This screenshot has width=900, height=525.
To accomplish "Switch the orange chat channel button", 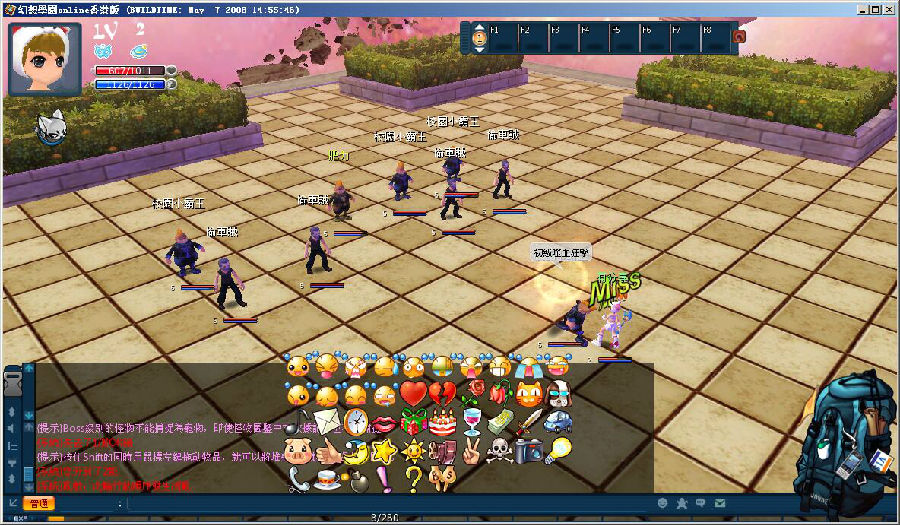I will click(39, 503).
